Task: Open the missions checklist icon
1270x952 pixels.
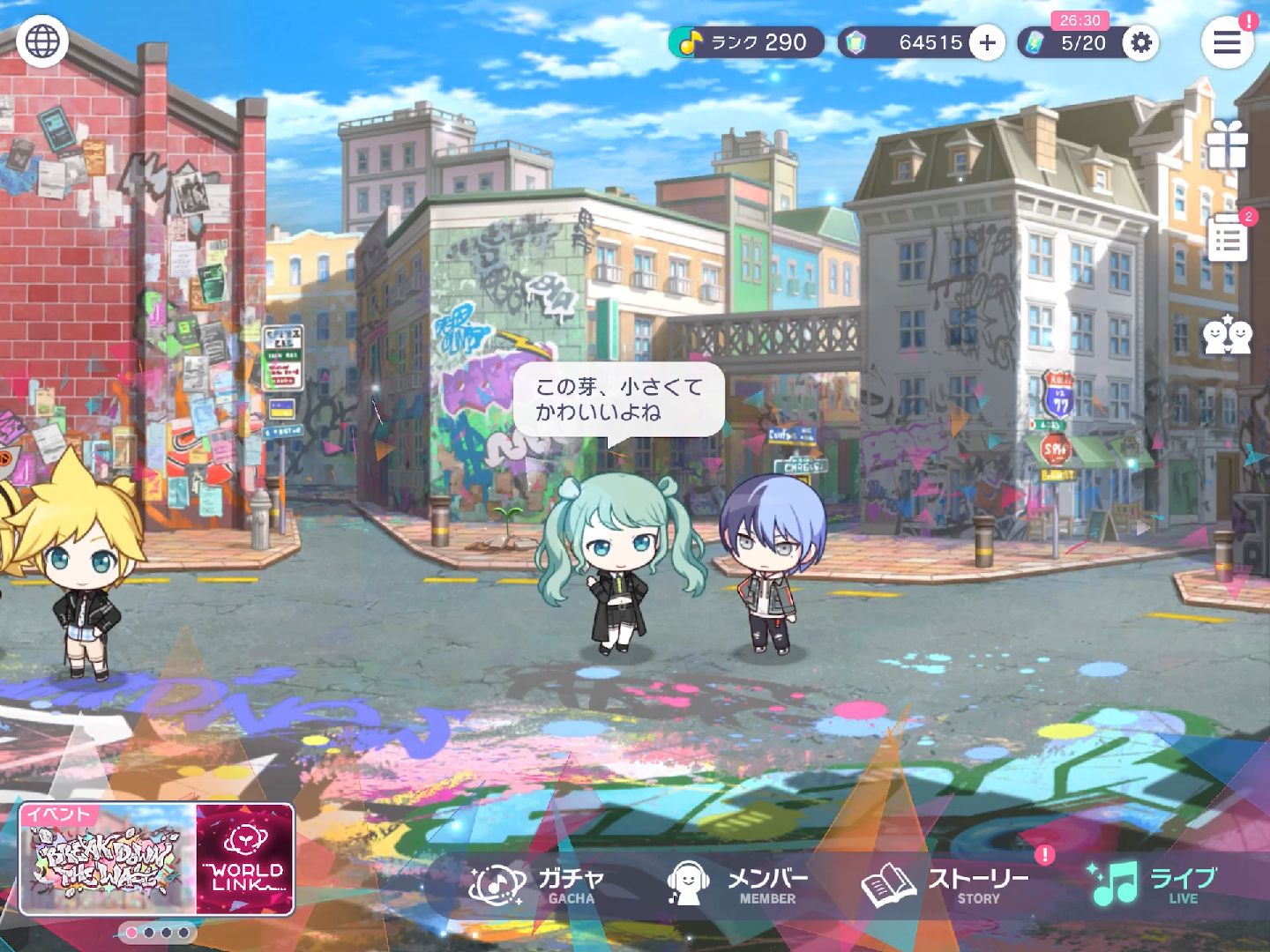Action: 1227,237
